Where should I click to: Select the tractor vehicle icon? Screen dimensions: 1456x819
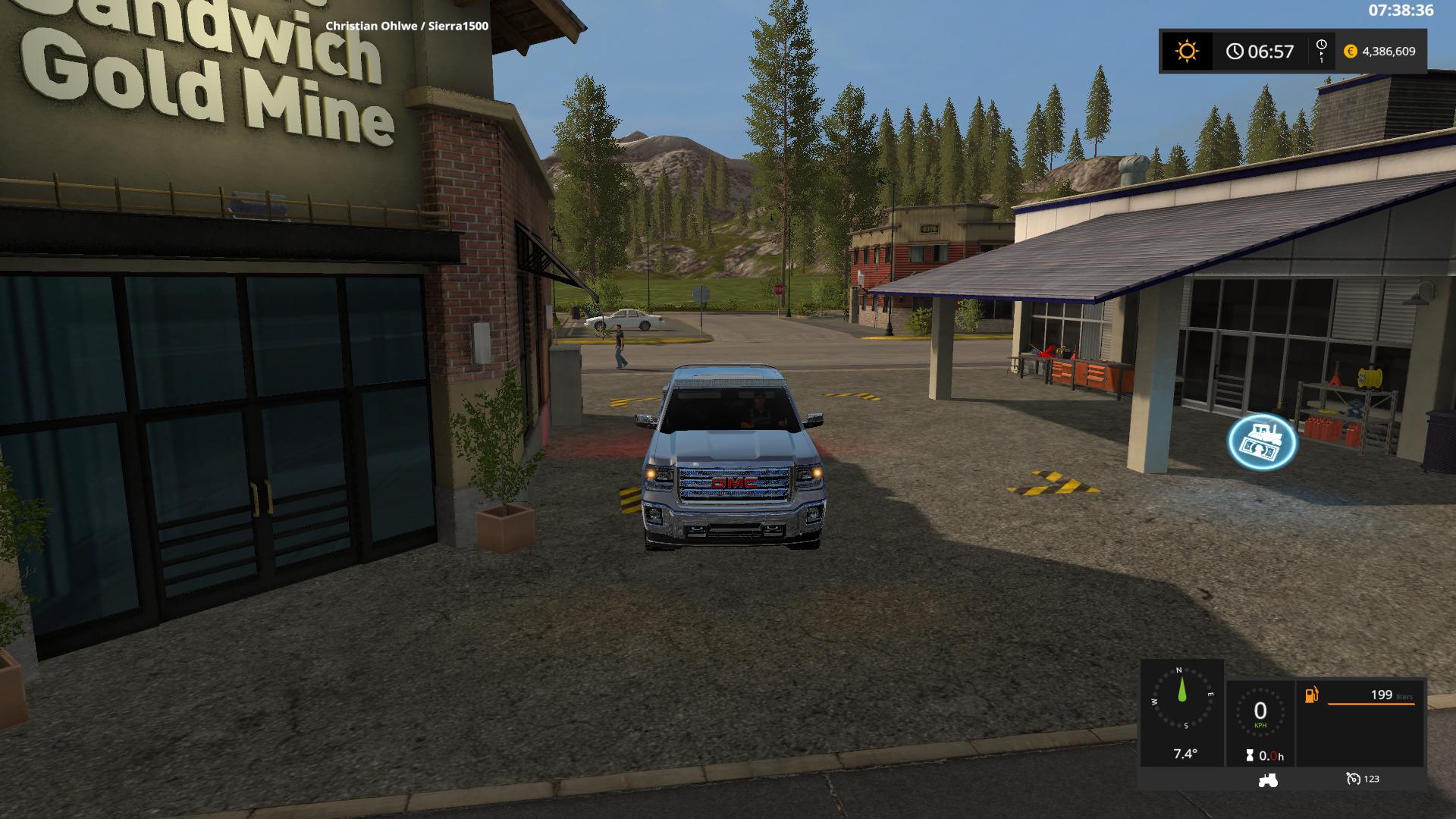[1267, 779]
